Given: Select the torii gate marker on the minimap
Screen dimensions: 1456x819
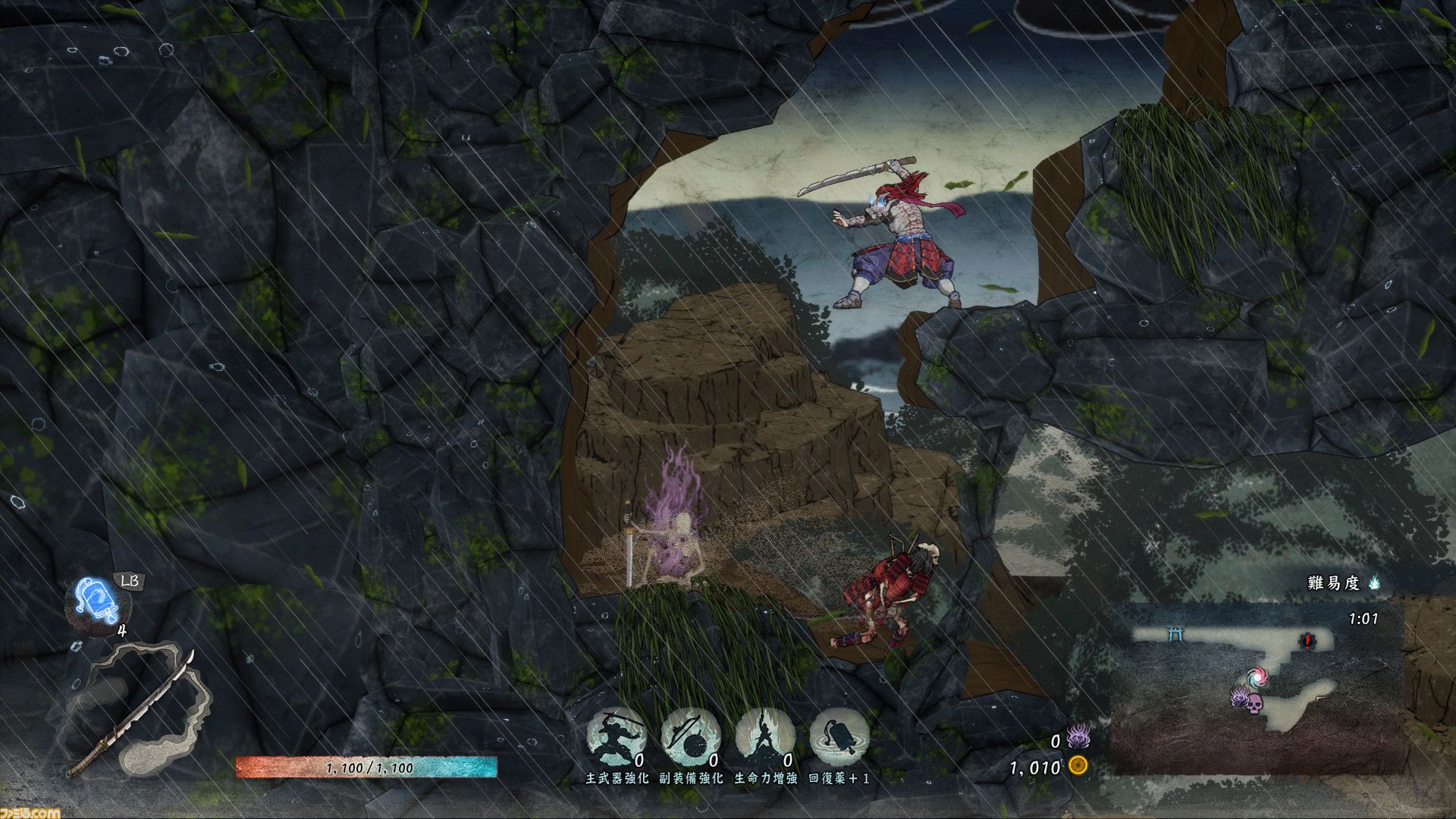Looking at the screenshot, I should click(x=1177, y=634).
